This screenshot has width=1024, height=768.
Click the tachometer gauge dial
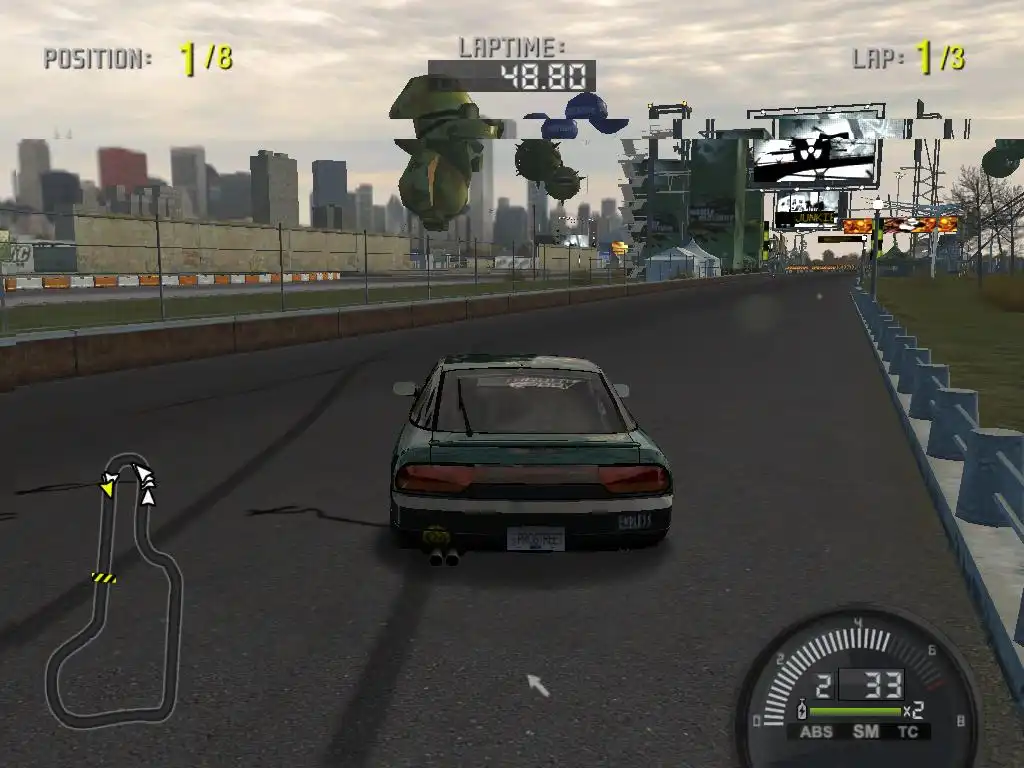pyautogui.click(x=858, y=650)
